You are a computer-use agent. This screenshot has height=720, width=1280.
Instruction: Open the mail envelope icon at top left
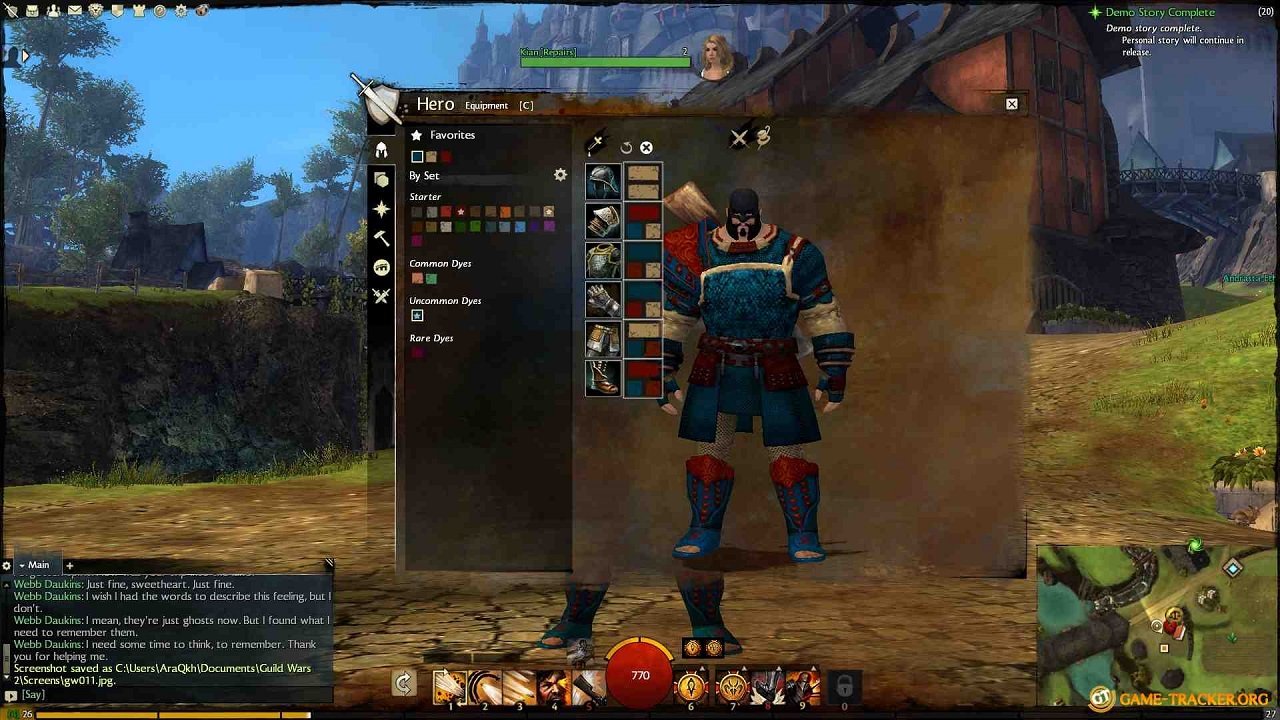pos(74,10)
